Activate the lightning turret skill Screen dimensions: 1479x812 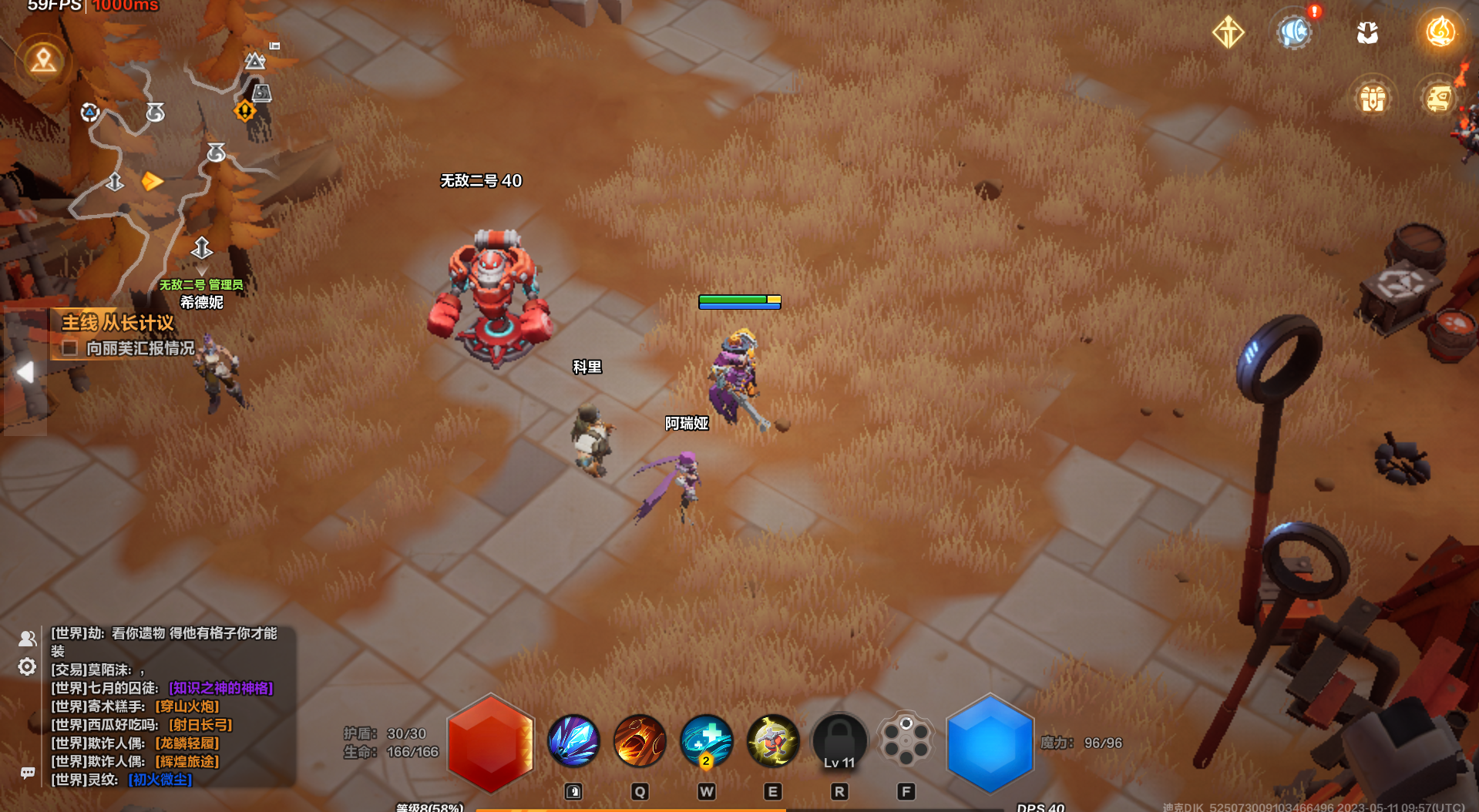(x=772, y=741)
